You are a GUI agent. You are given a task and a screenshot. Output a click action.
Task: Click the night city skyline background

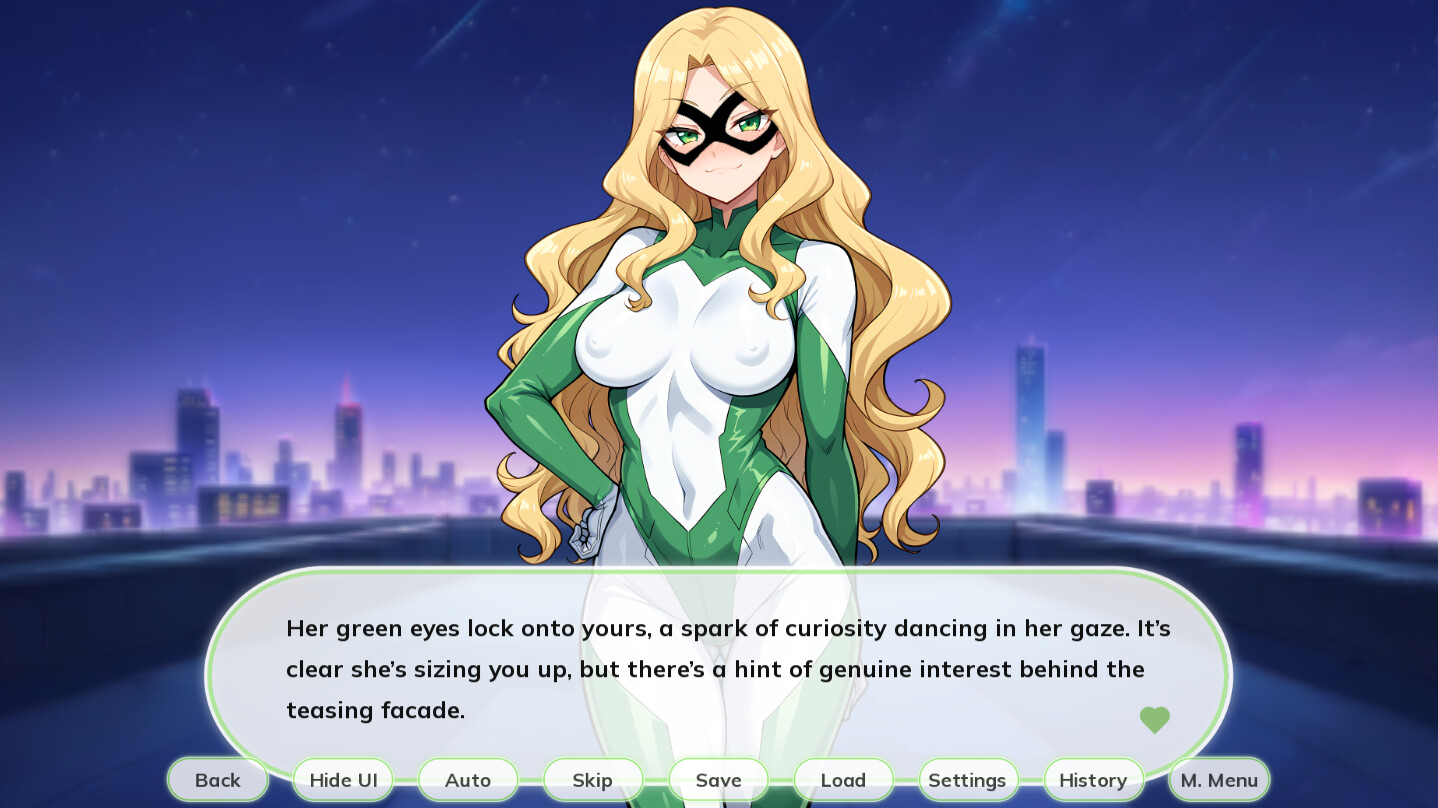[x=200, y=450]
